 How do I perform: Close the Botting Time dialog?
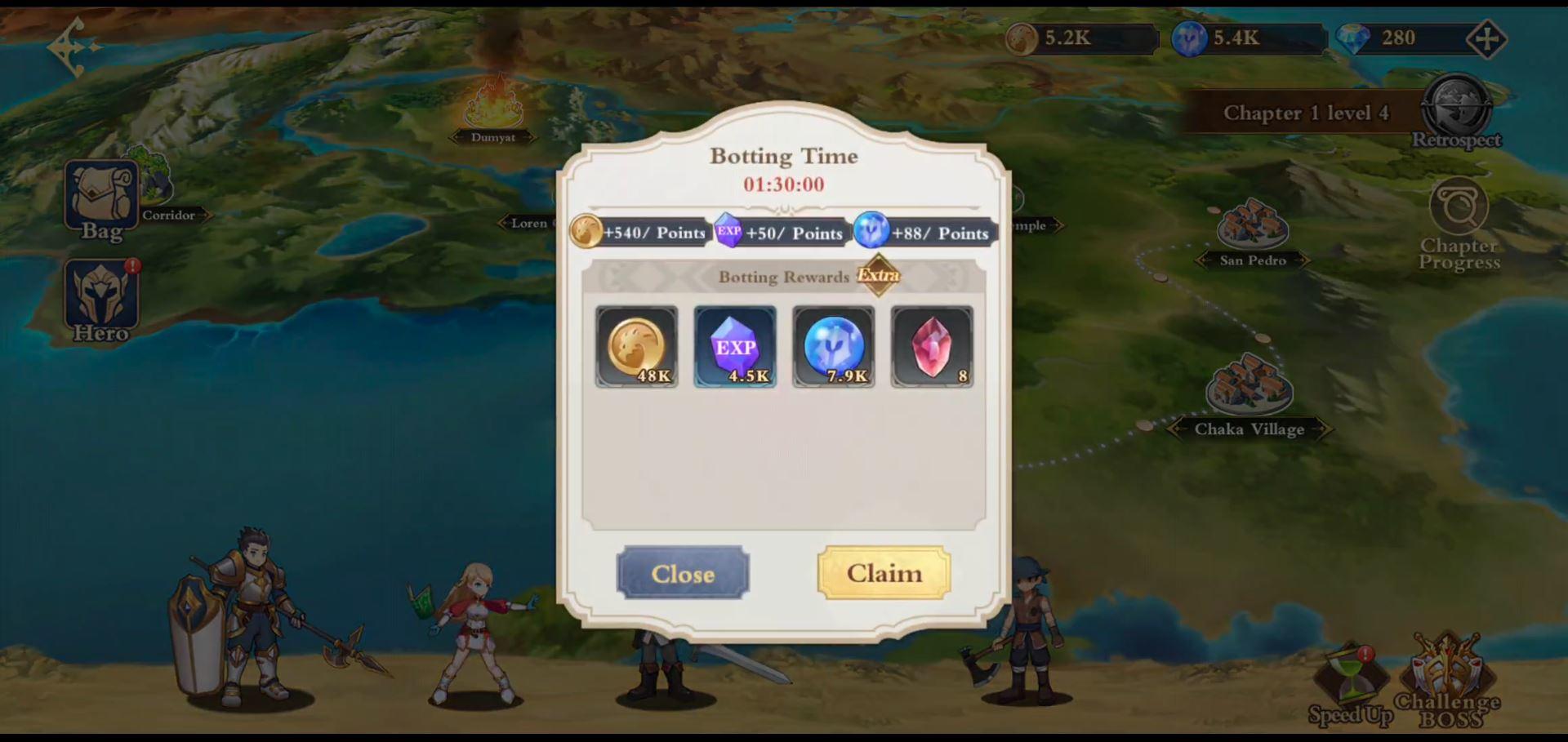point(683,574)
